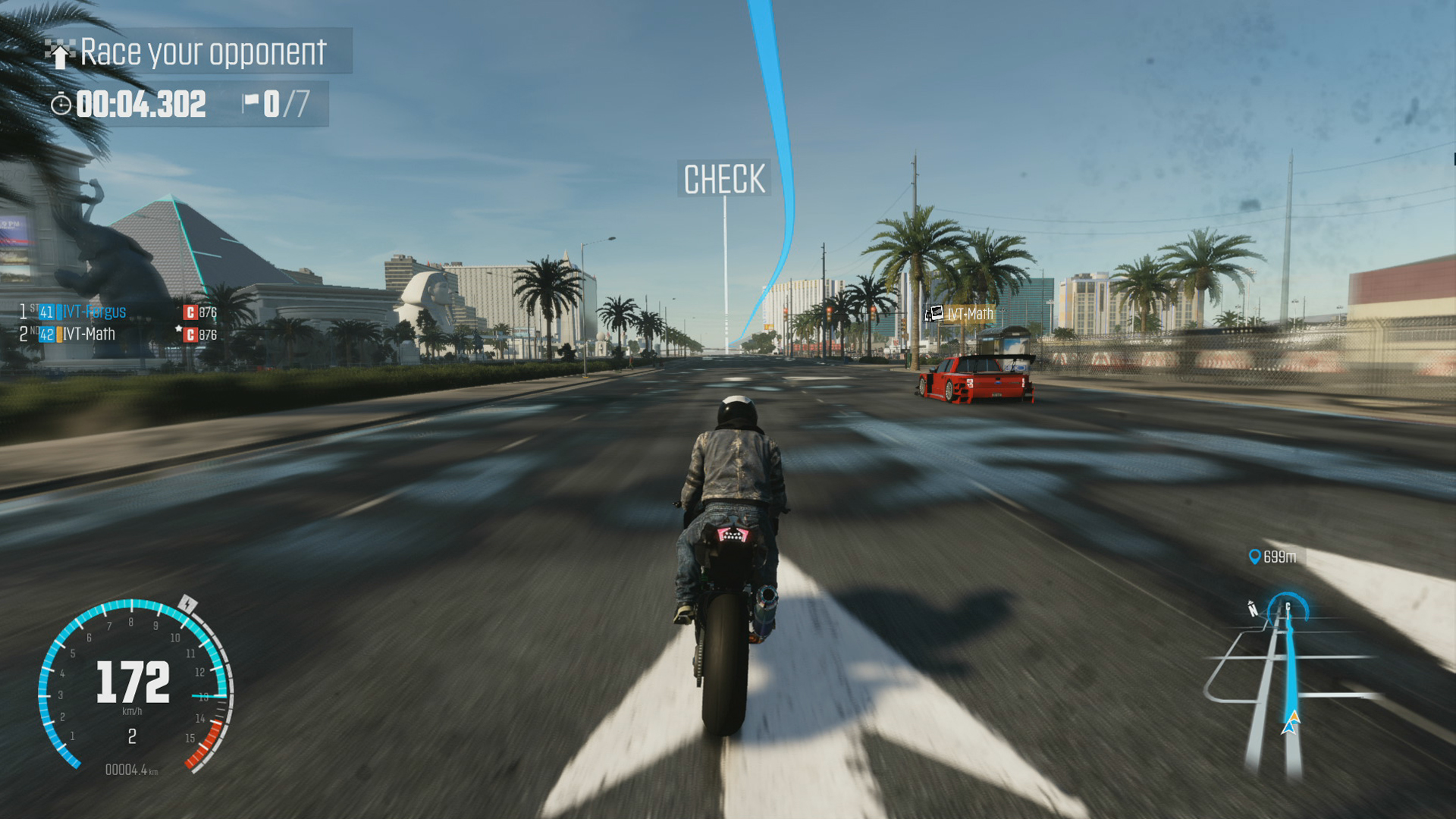Click the race banner arrow icon before 'Race your opponent'
This screenshot has height=819, width=1456.
[x=58, y=53]
